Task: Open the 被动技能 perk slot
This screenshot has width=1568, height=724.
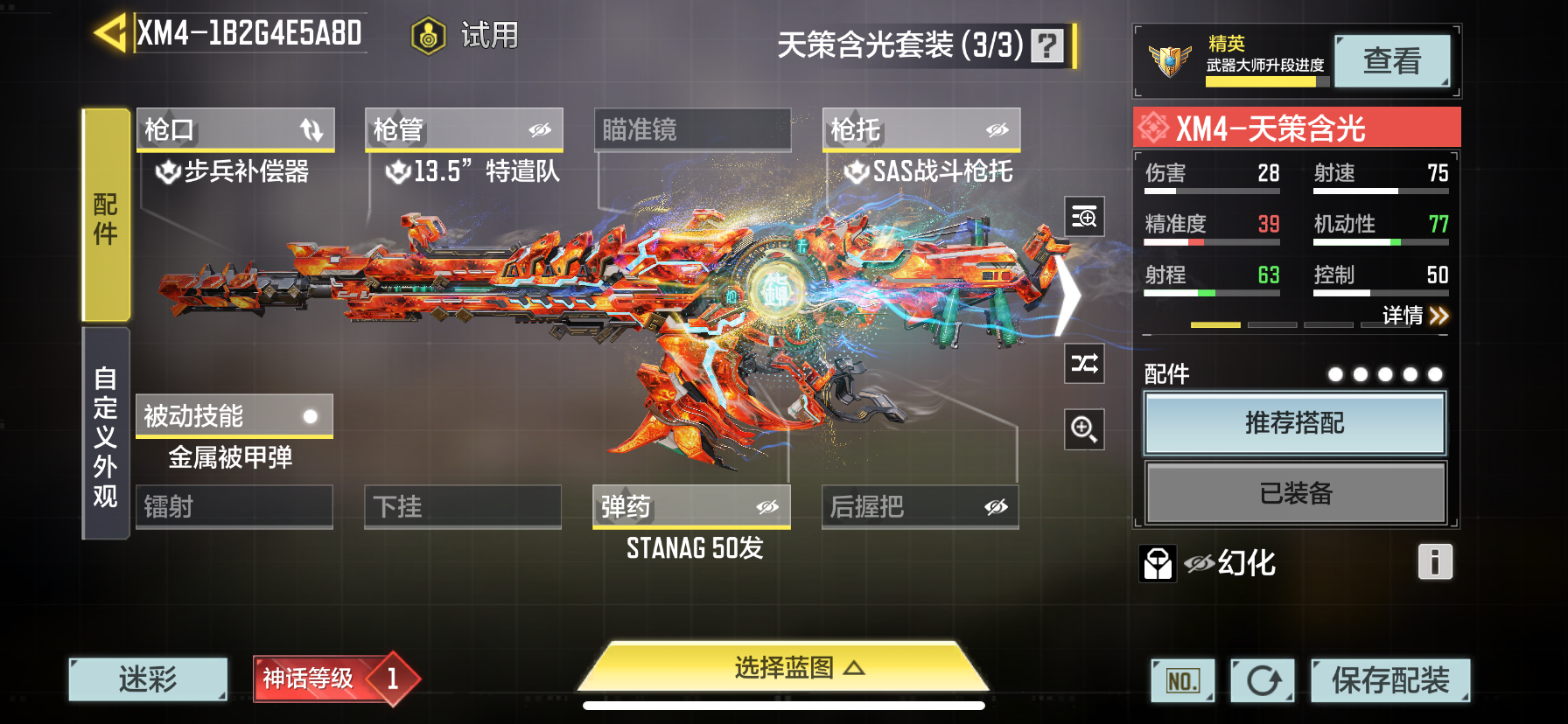Action: (x=234, y=416)
